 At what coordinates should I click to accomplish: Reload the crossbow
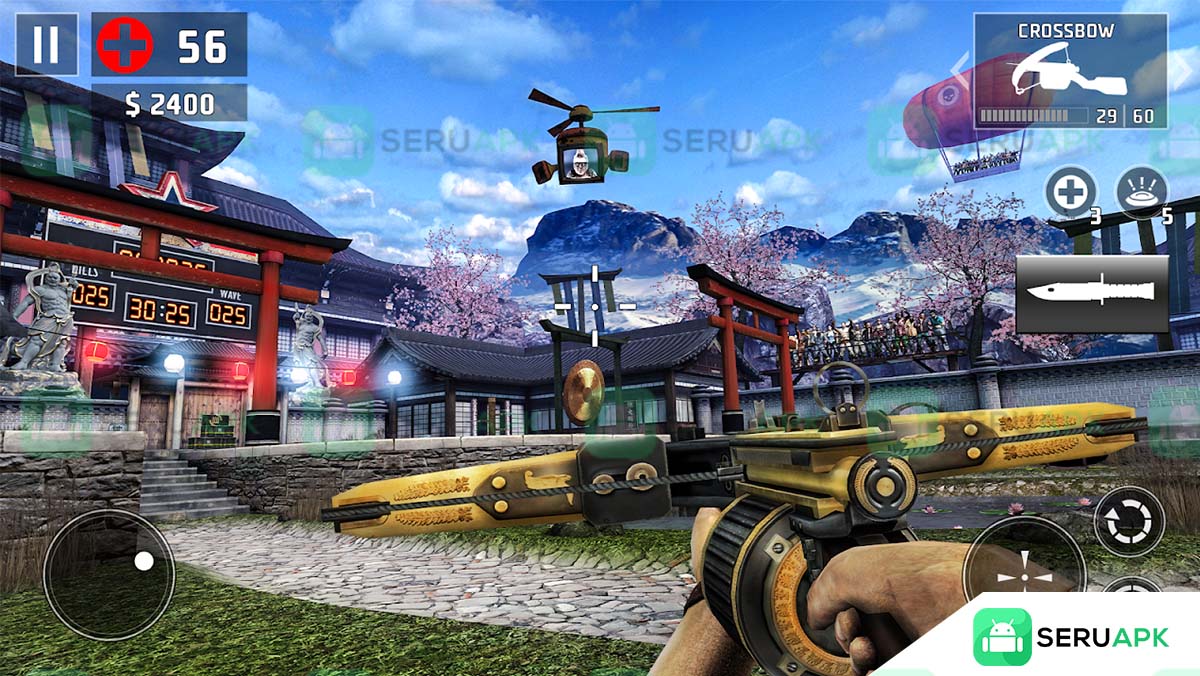pyautogui.click(x=1129, y=521)
